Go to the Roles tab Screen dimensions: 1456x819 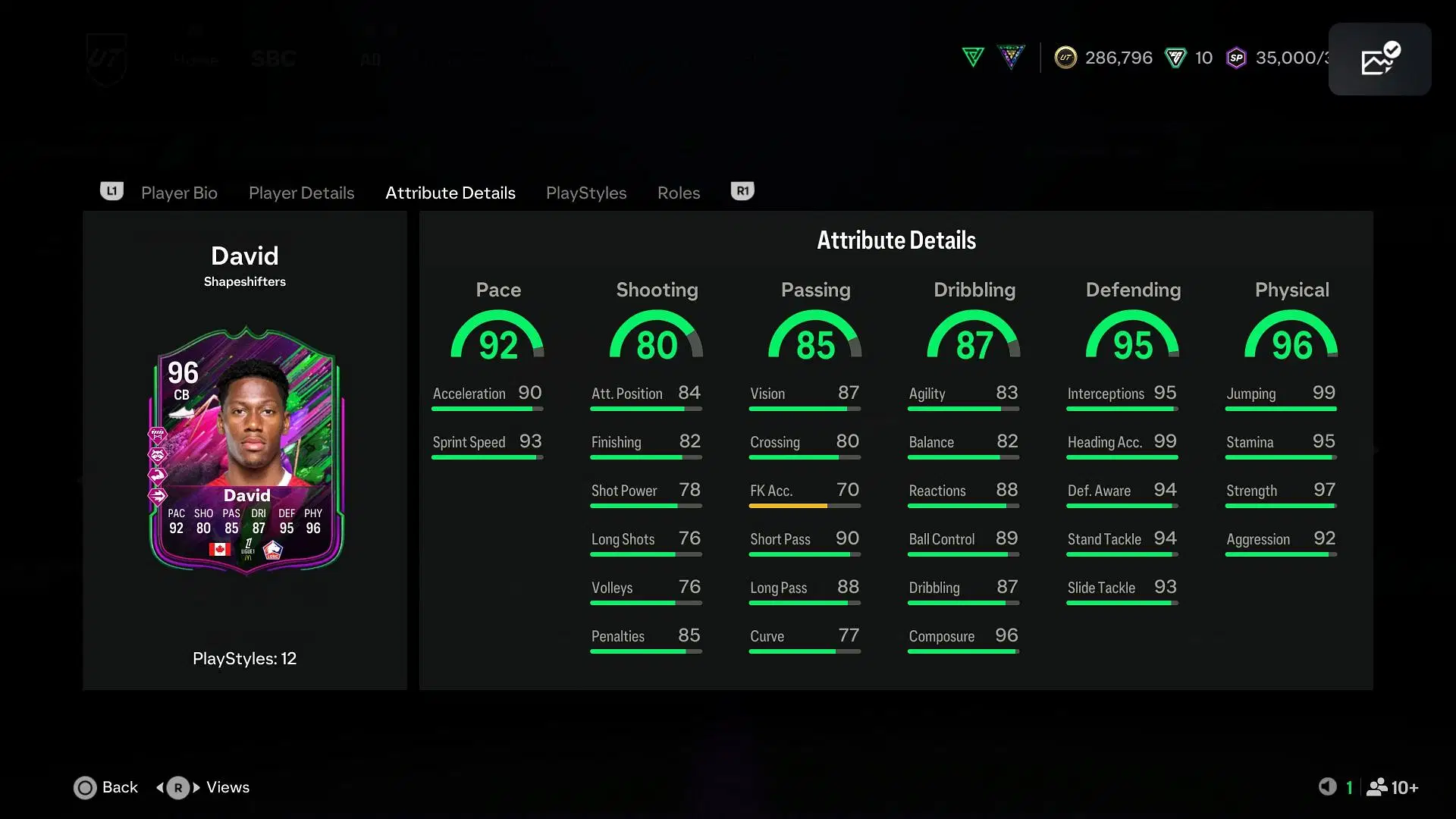pos(678,193)
